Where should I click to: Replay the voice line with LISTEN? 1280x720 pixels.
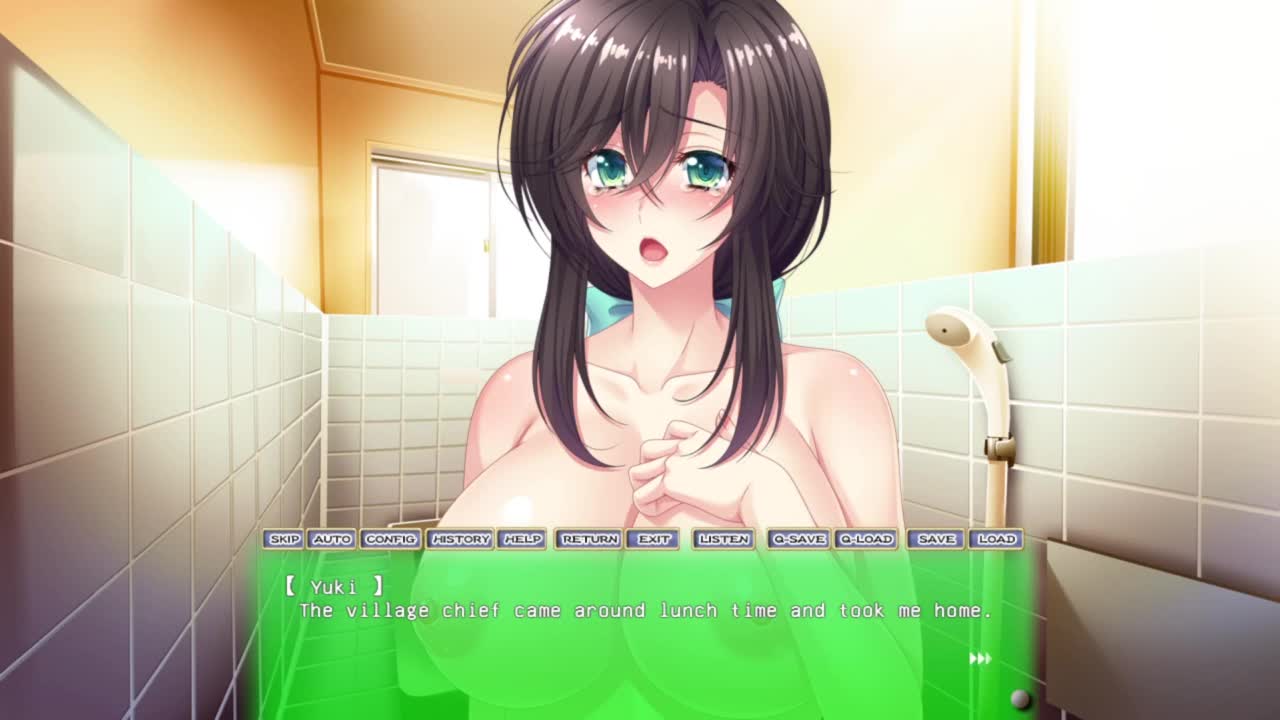pyautogui.click(x=724, y=539)
